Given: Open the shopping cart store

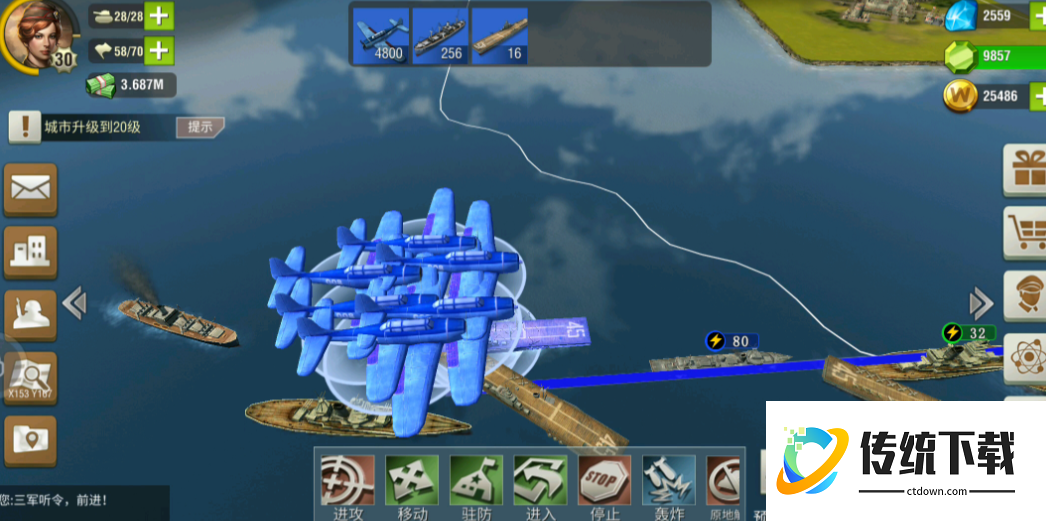Looking at the screenshot, I should pos(1026,231).
